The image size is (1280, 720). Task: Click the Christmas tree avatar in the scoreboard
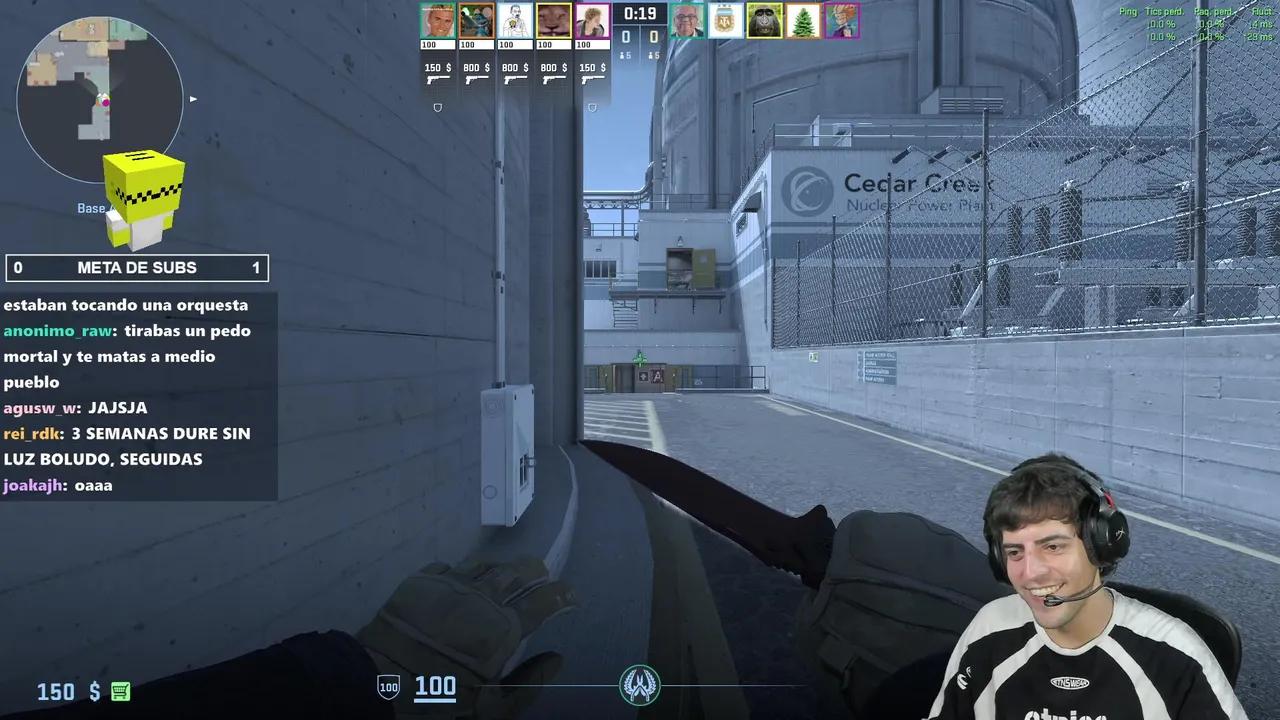(x=801, y=20)
